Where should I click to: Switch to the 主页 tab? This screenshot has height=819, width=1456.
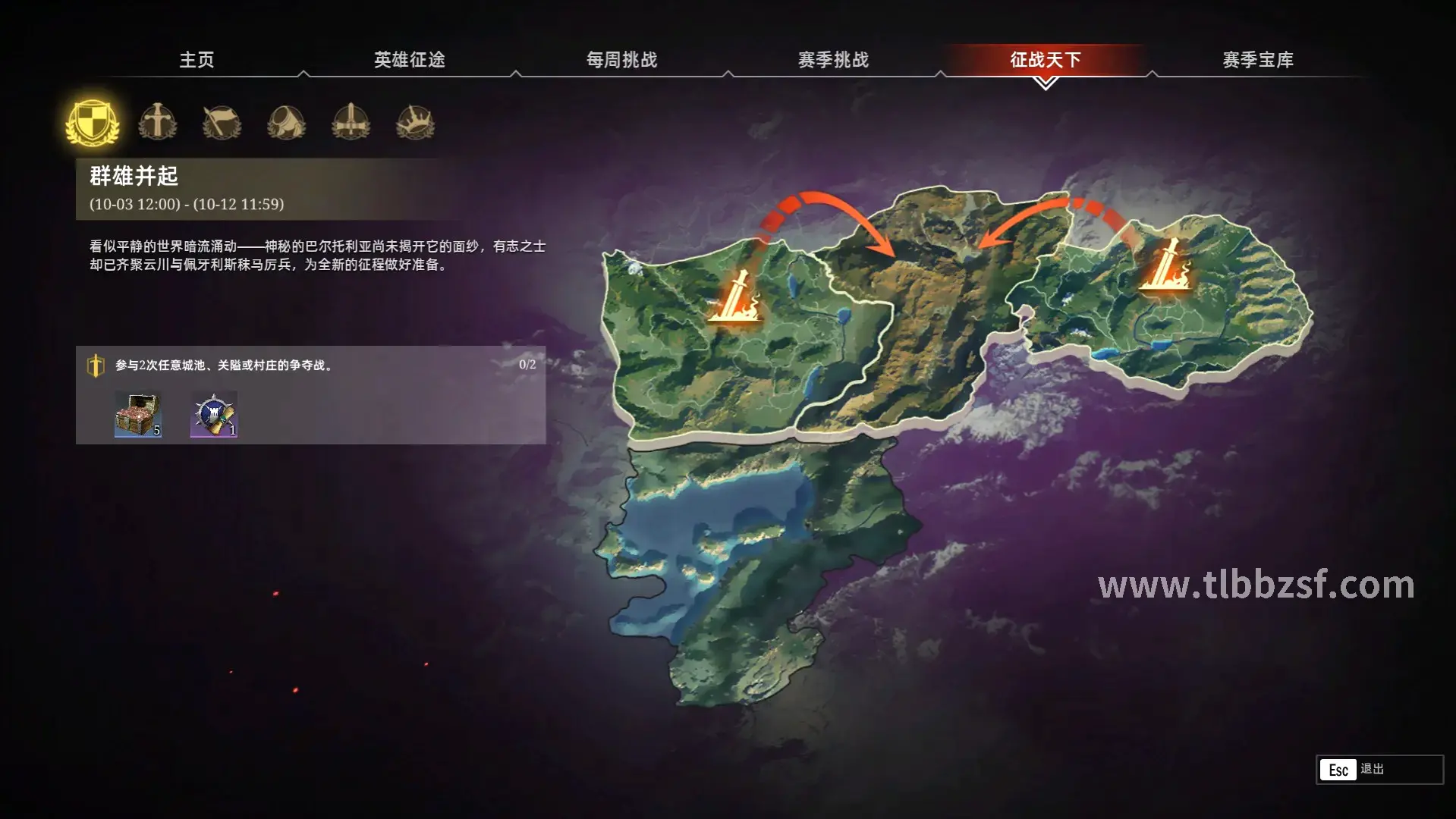[197, 59]
